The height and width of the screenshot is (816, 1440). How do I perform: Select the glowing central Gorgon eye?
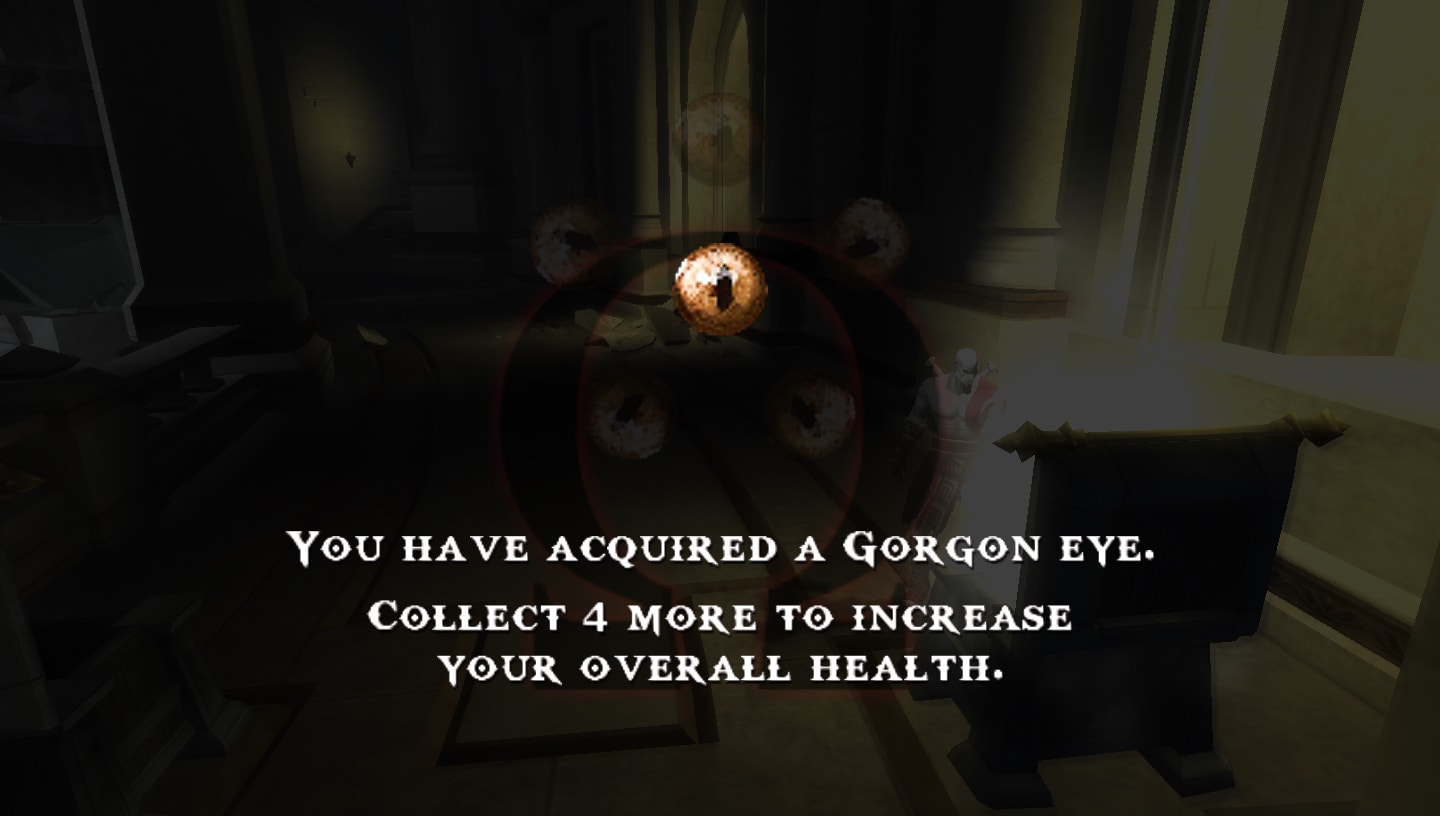click(718, 290)
